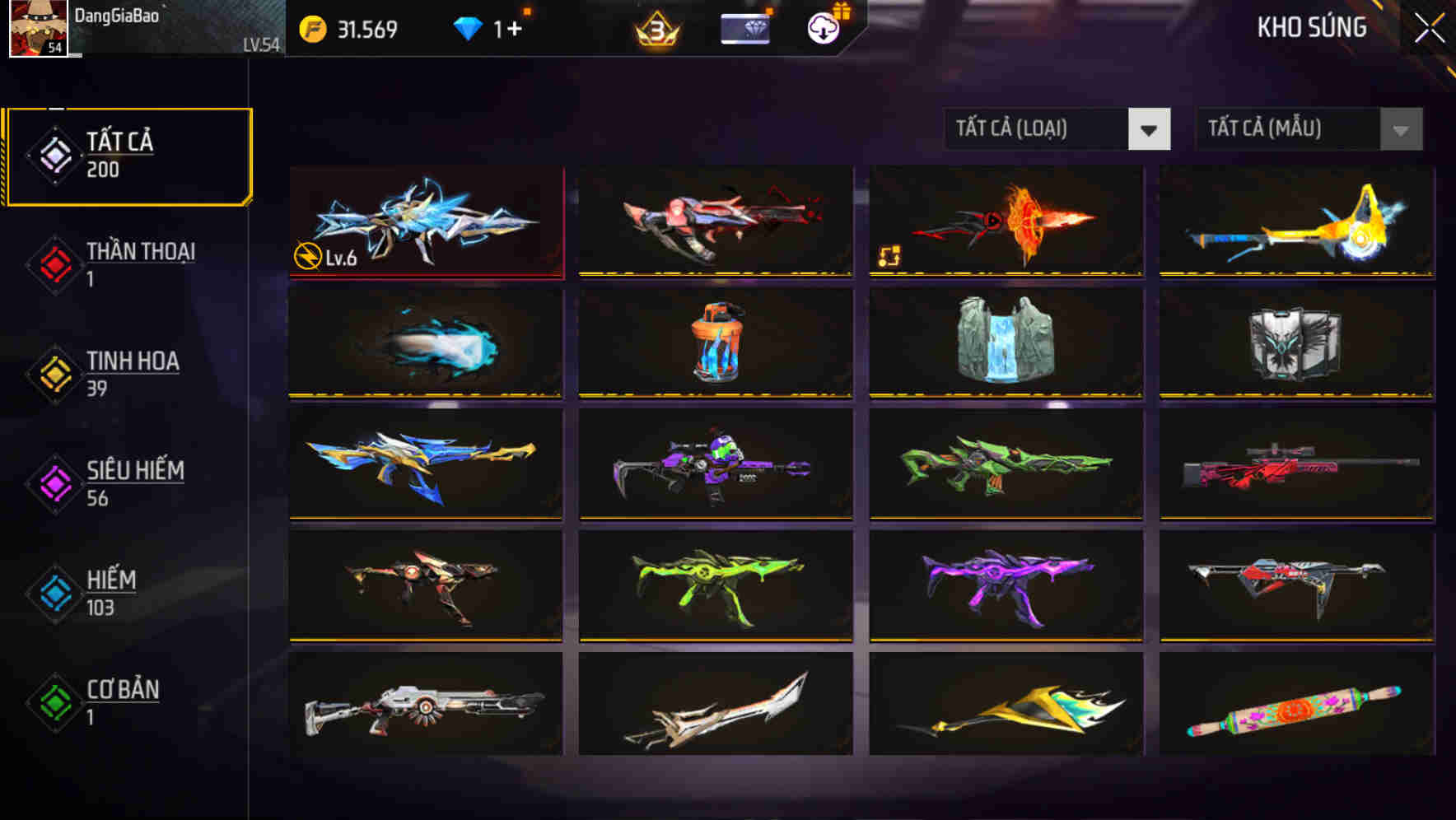Expand the weapon type filter arrow
The height and width of the screenshot is (820, 1456).
[1151, 129]
